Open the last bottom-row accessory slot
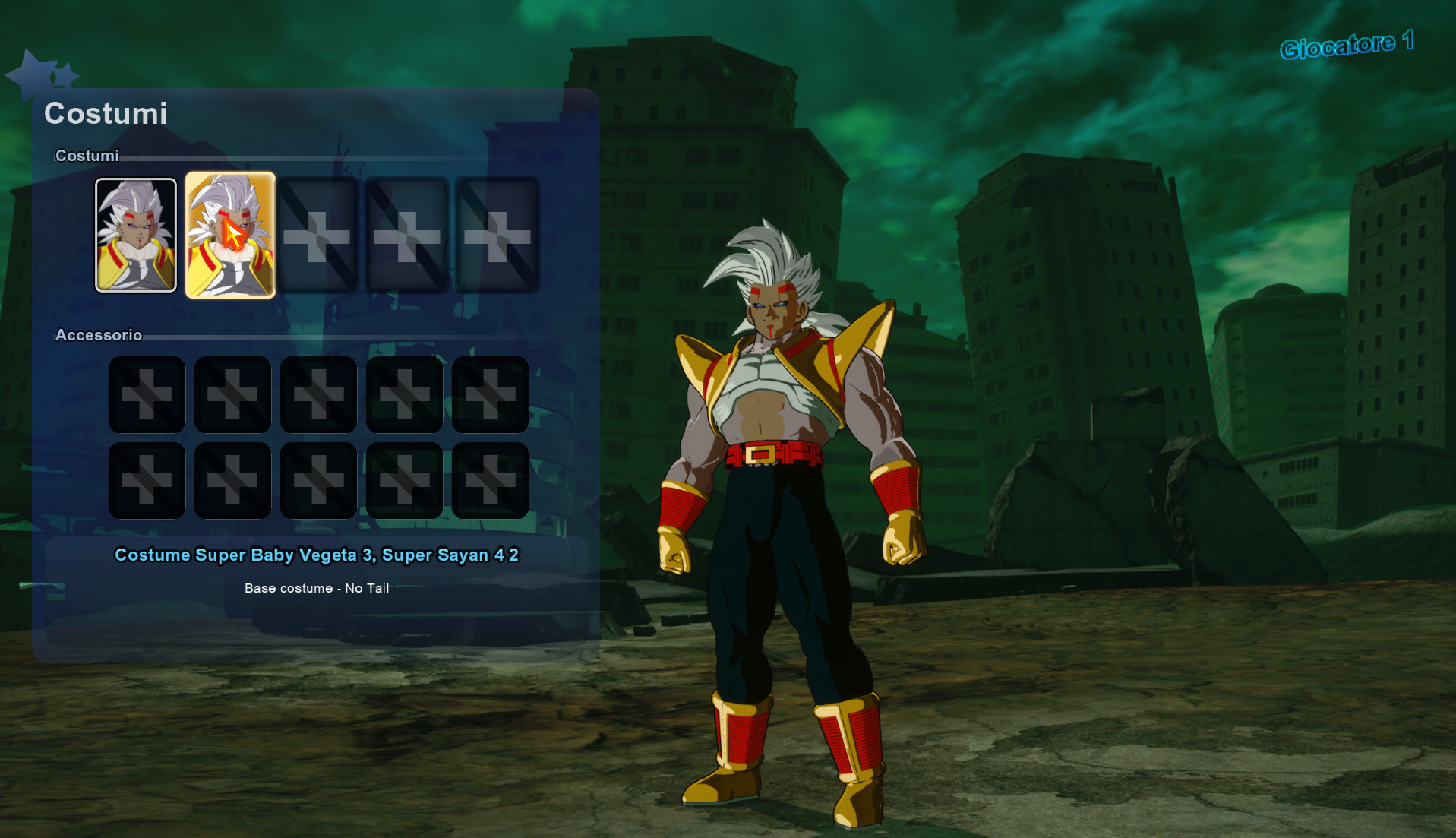 tap(490, 480)
